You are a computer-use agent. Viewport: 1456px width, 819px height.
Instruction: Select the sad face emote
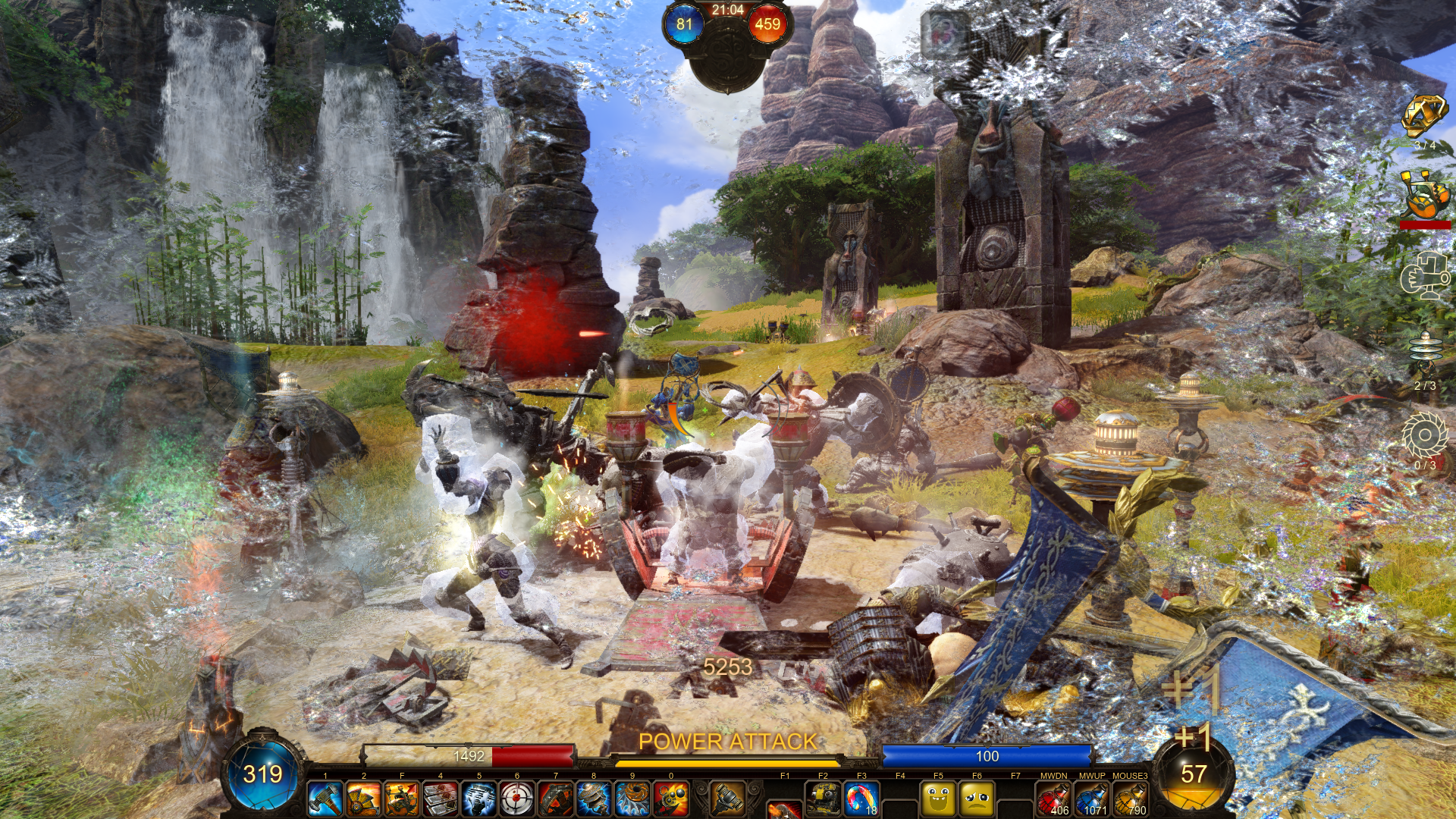tap(977, 799)
